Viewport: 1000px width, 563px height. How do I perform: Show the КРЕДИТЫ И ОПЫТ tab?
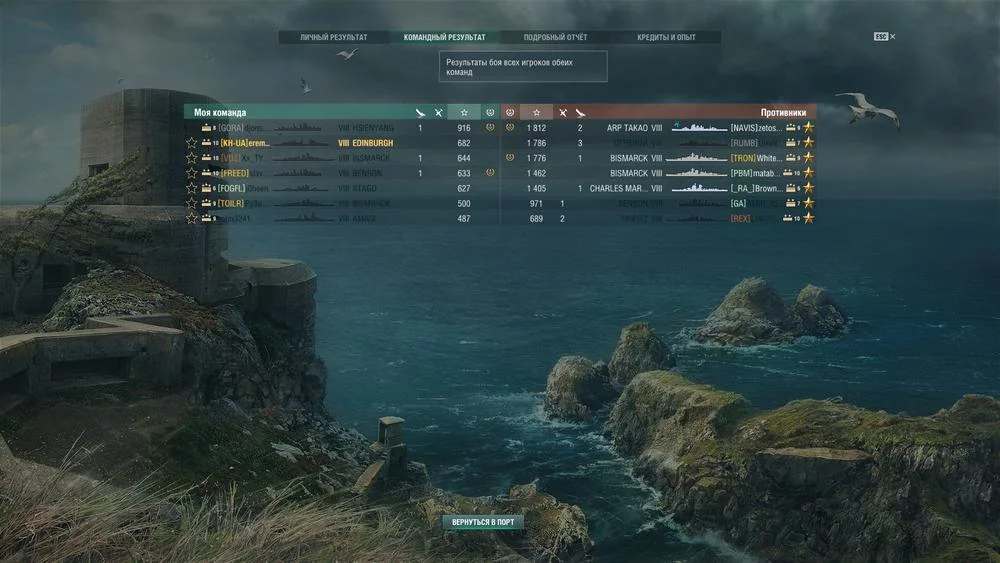click(667, 38)
